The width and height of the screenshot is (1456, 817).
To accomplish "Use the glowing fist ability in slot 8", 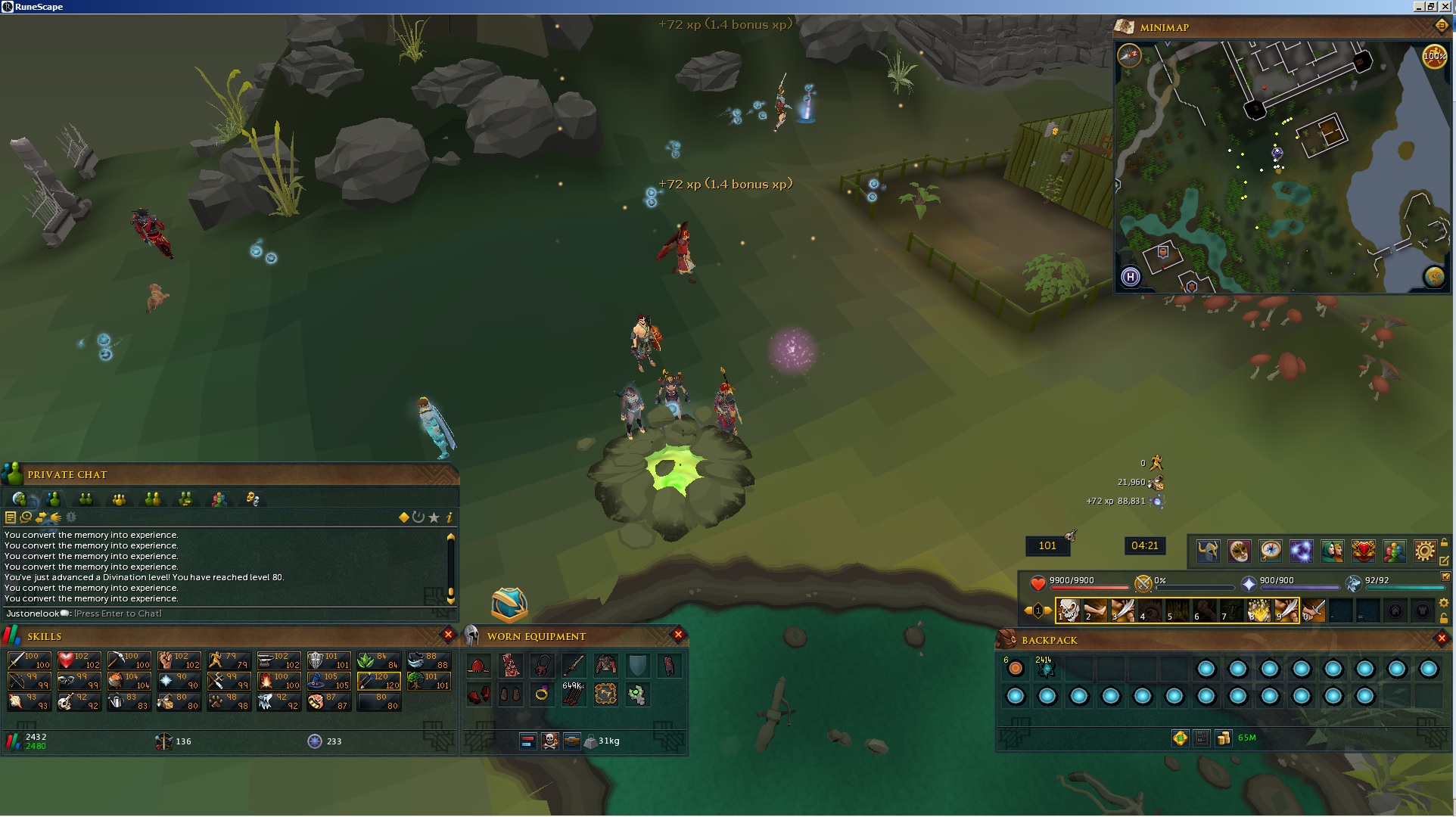I will coord(1258,610).
